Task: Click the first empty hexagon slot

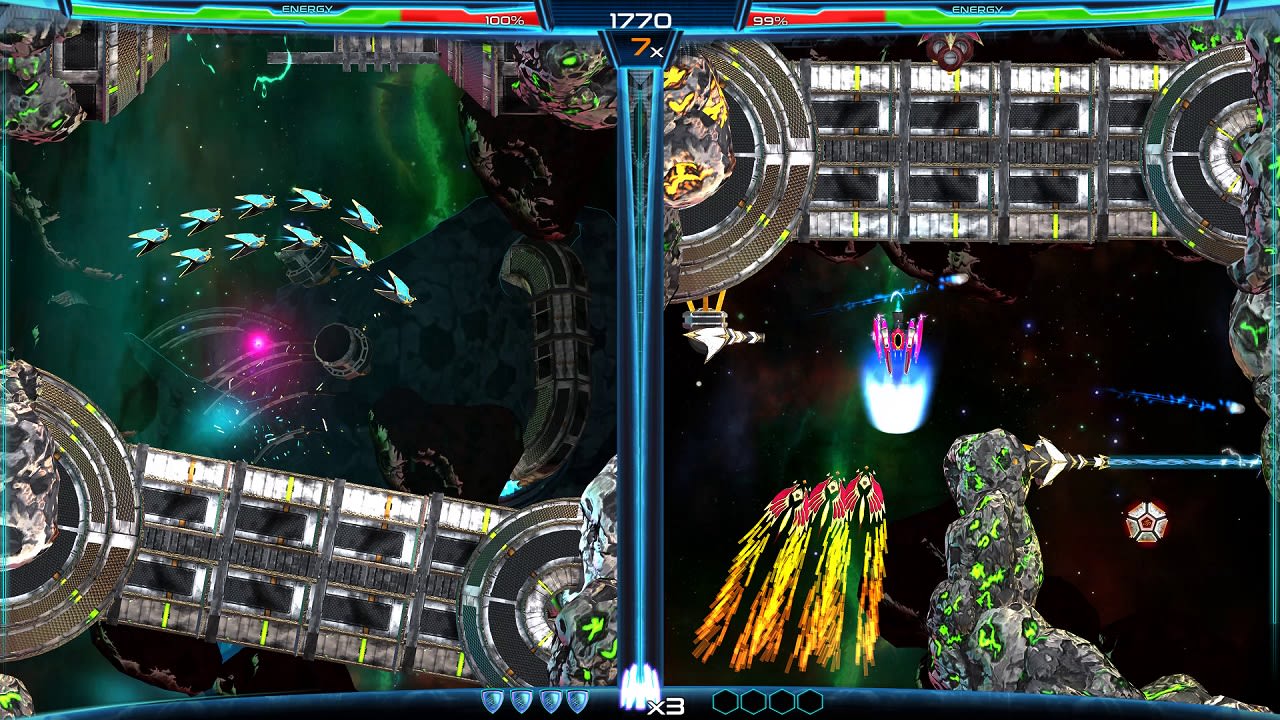Action: (x=727, y=701)
